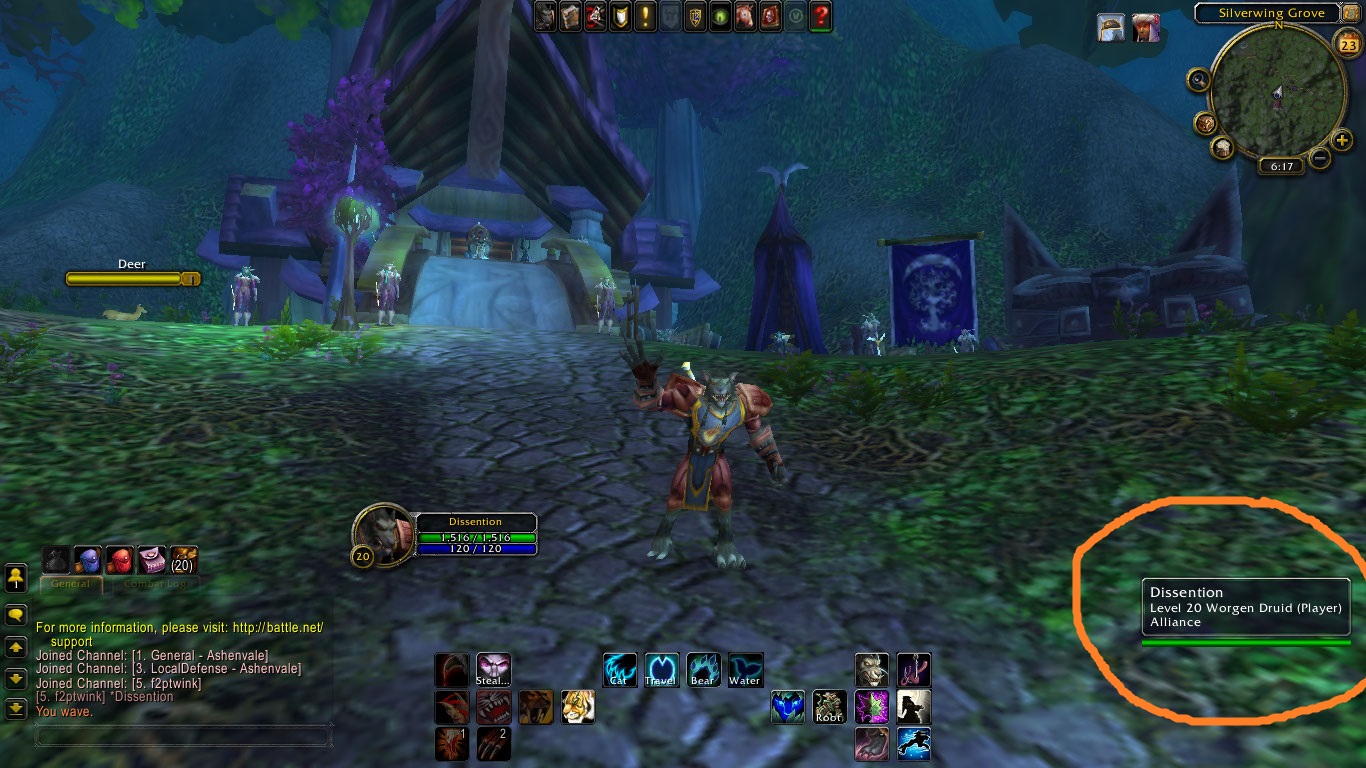Open the quest log exclamation mark button
This screenshot has width=1366, height=768.
645,16
